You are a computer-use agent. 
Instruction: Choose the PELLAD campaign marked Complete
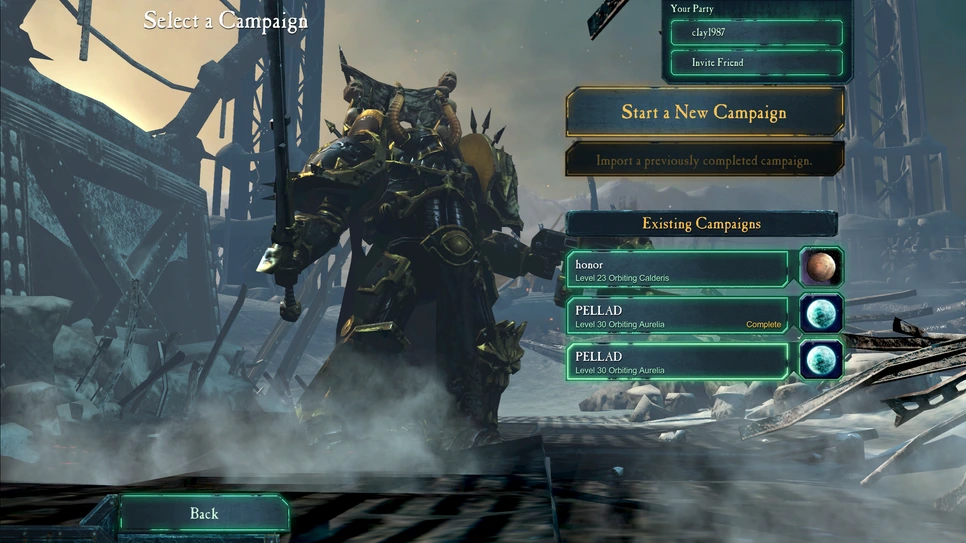tap(678, 316)
